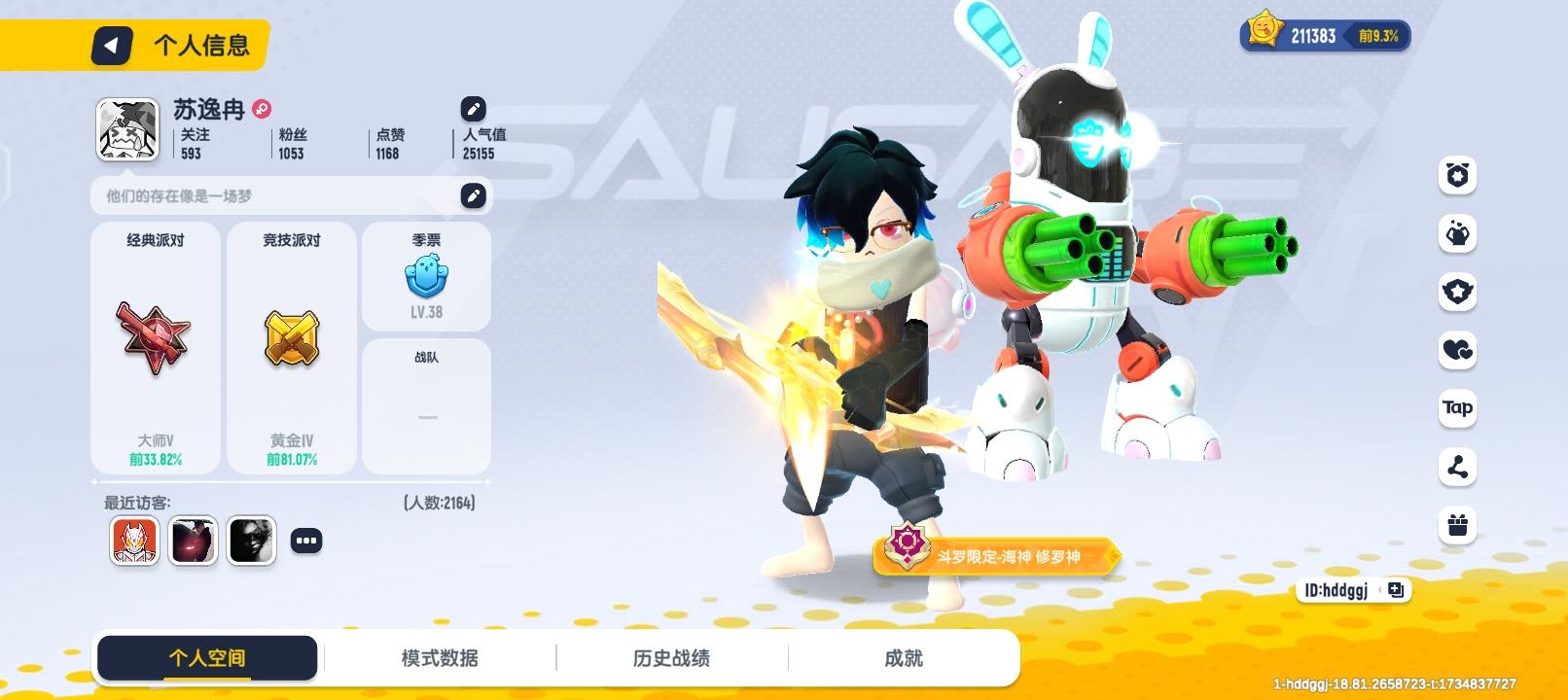Screen dimensions: 1568x700
Task: Go back using the 个人信息 back arrow
Action: coord(110,45)
